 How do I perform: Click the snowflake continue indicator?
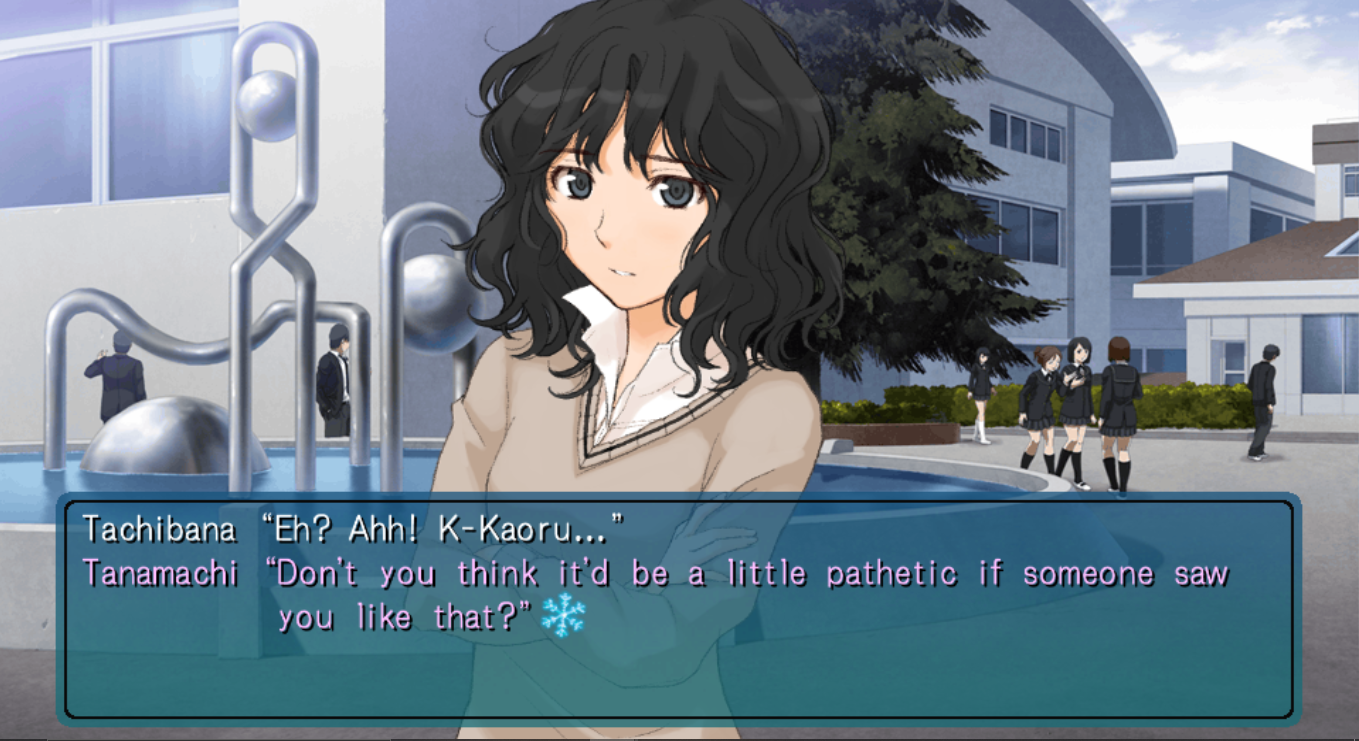(562, 615)
